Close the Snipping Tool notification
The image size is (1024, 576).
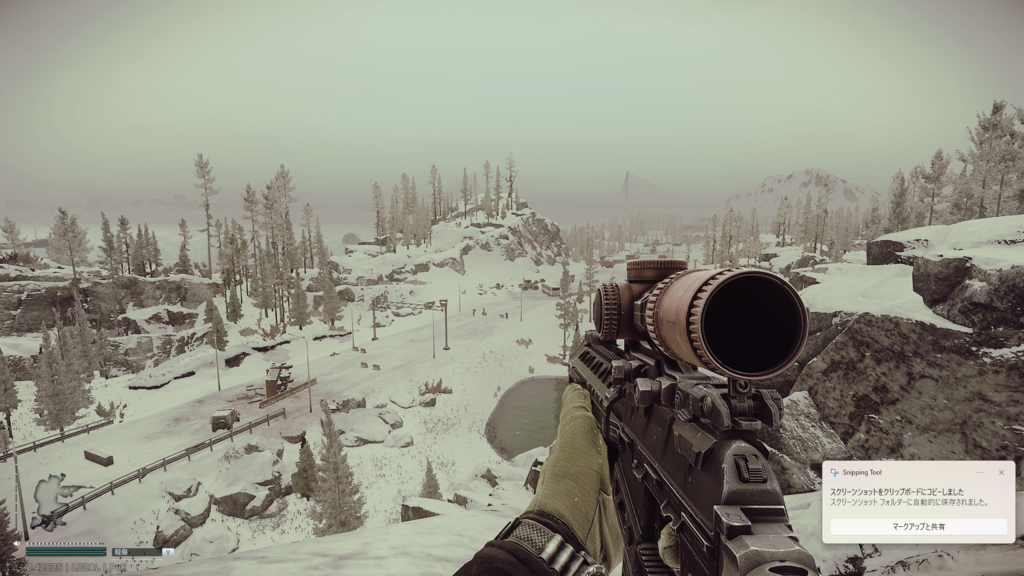click(1001, 472)
